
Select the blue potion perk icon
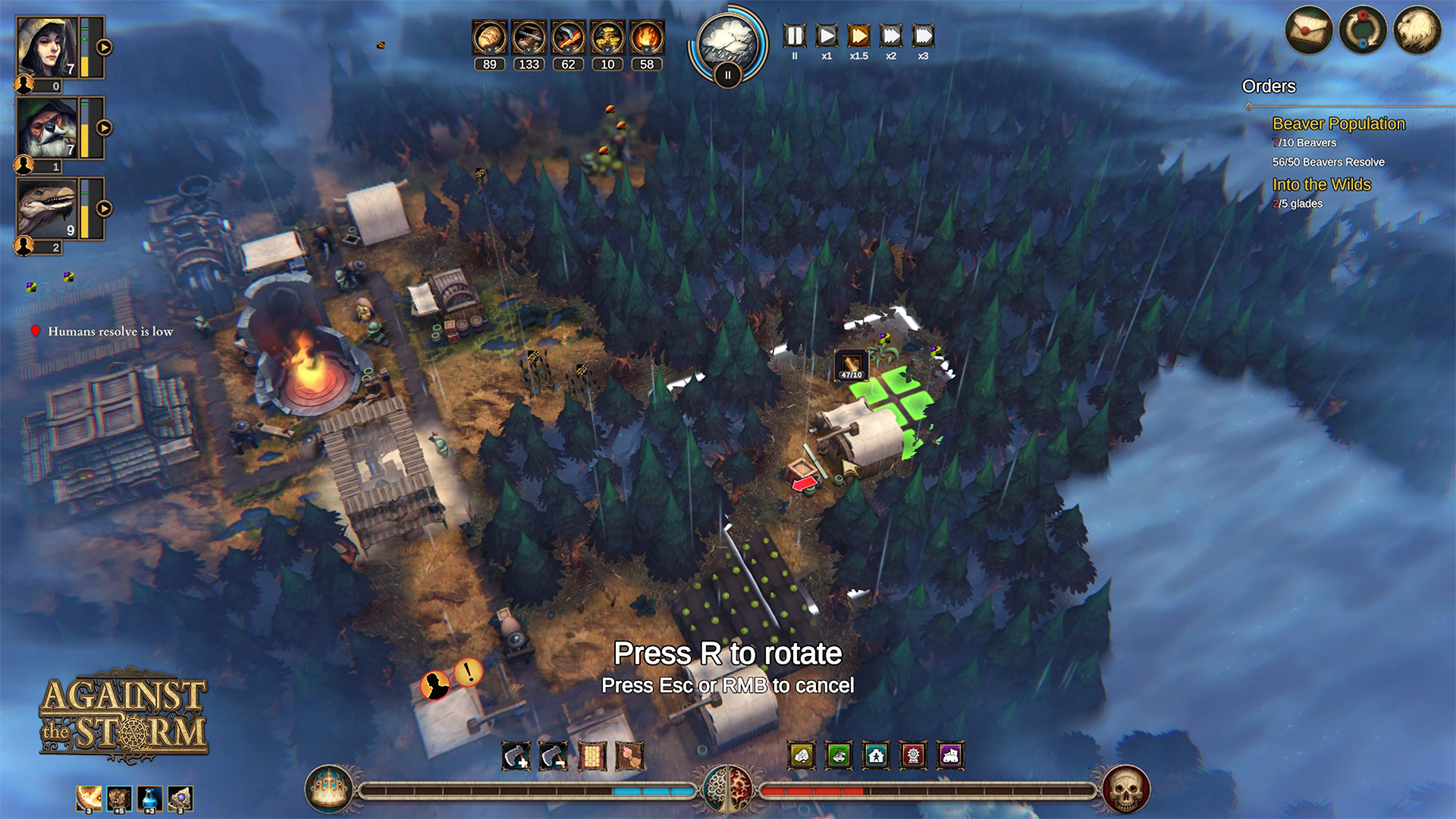149,799
